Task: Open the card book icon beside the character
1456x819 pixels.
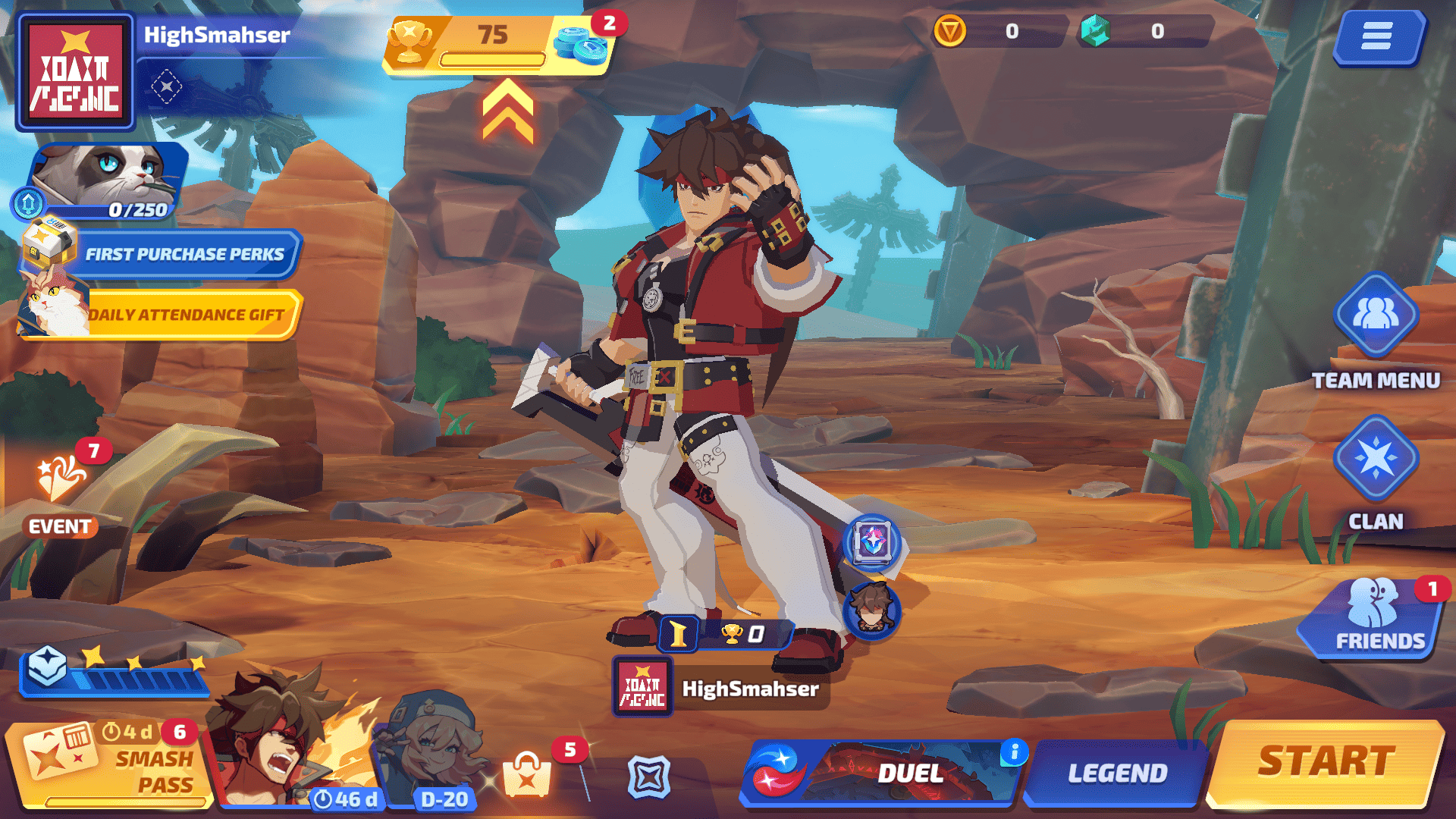Action: point(872,542)
